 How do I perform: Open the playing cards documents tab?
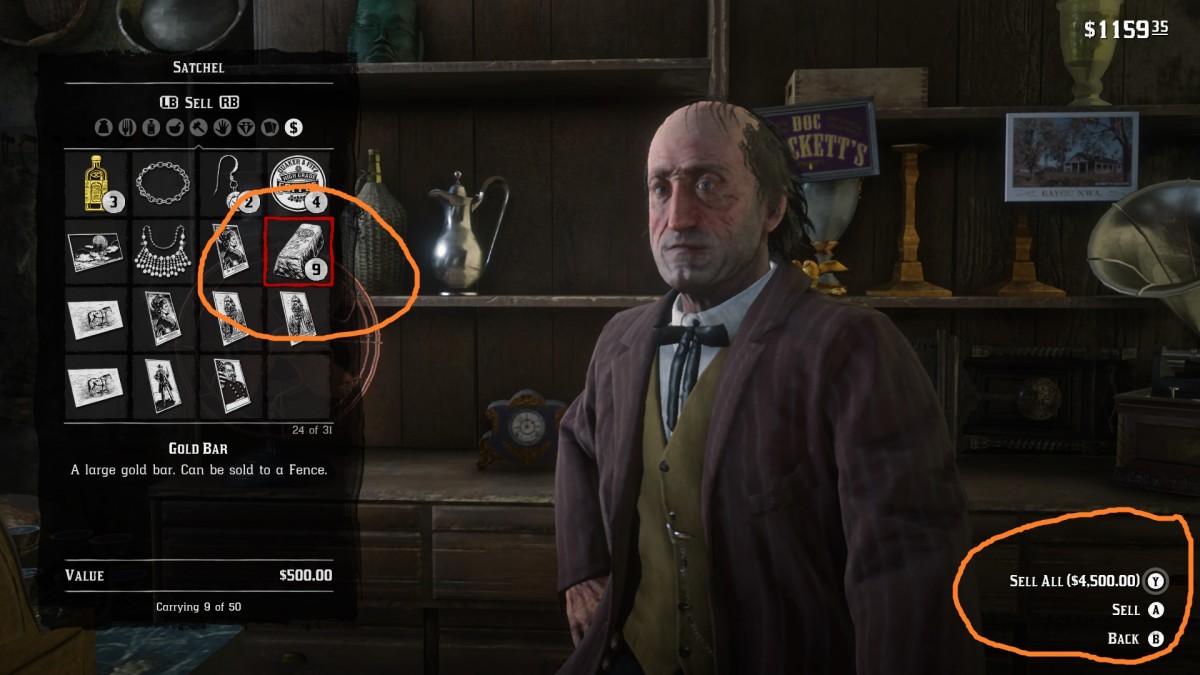tap(269, 127)
